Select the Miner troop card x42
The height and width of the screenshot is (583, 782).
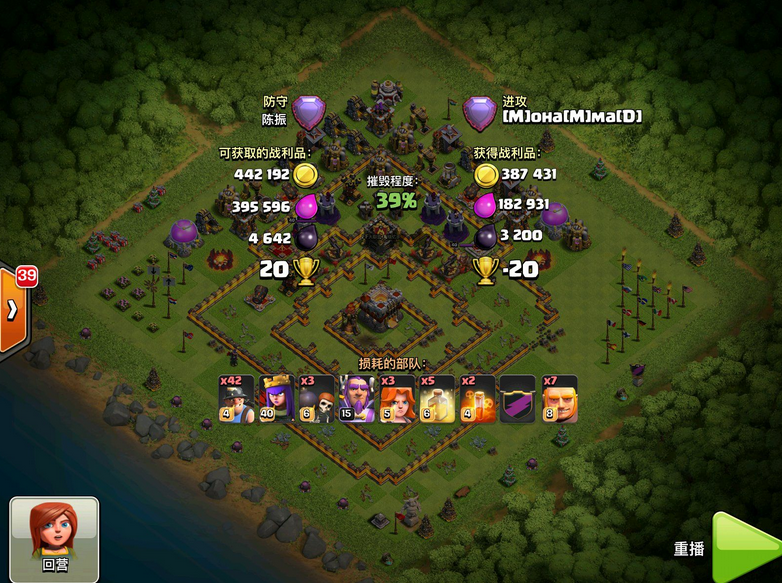(237, 398)
